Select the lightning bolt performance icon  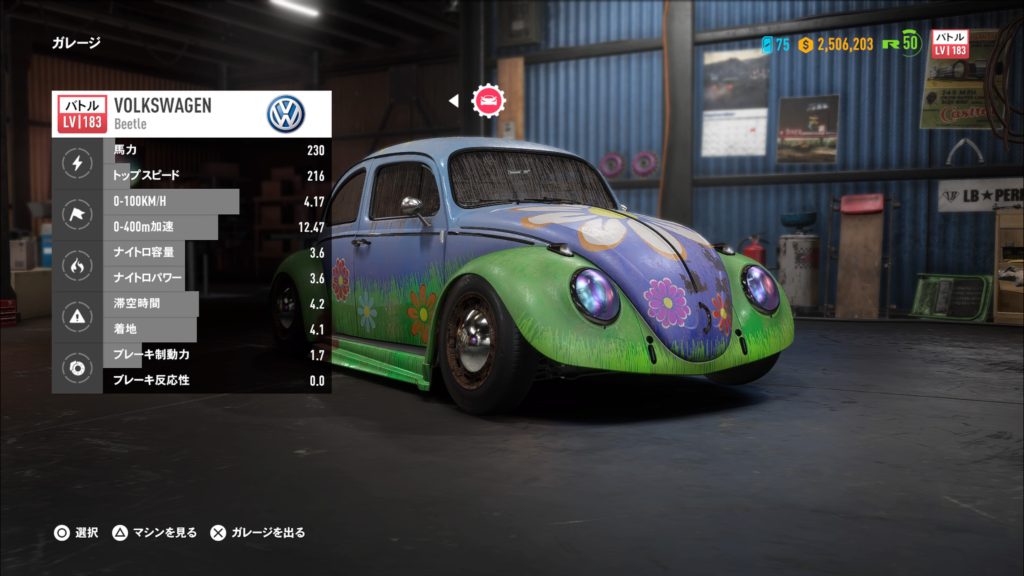[x=77, y=162]
